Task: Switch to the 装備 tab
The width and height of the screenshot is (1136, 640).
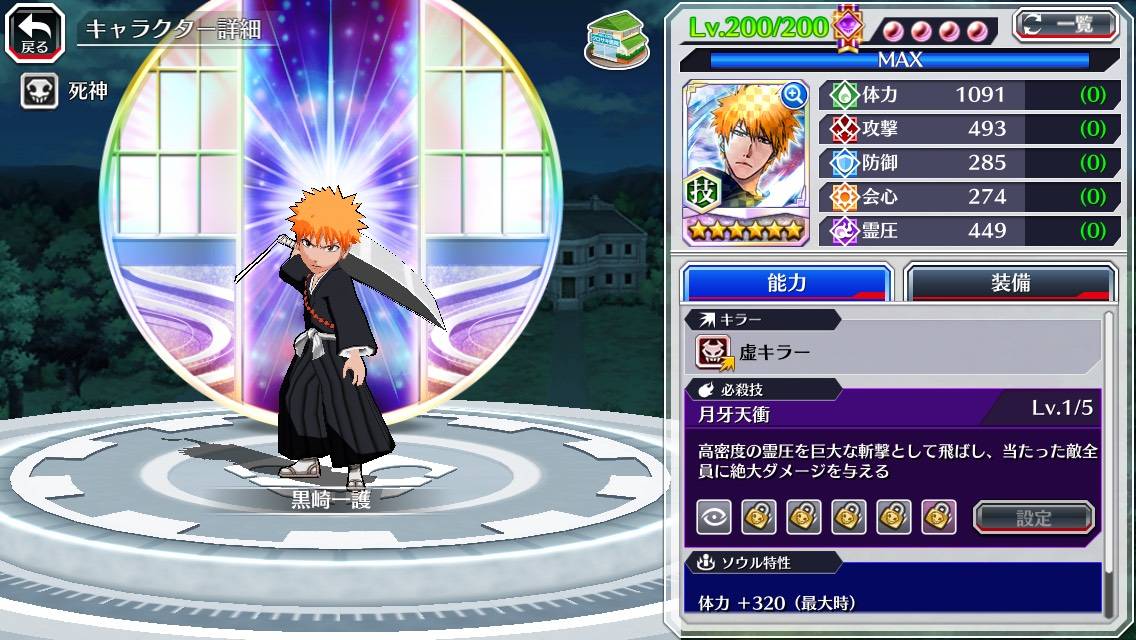Action: pos(1010,283)
